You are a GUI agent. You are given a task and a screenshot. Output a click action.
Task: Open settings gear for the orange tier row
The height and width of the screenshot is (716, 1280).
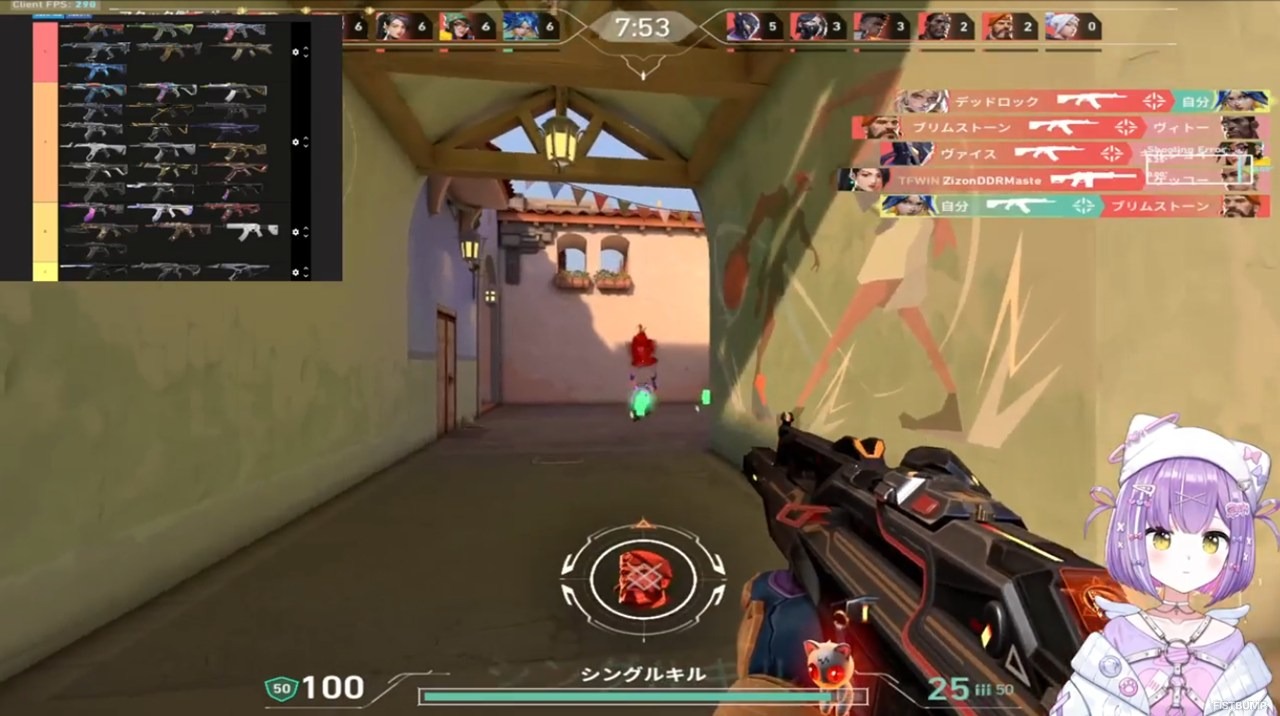pos(295,142)
